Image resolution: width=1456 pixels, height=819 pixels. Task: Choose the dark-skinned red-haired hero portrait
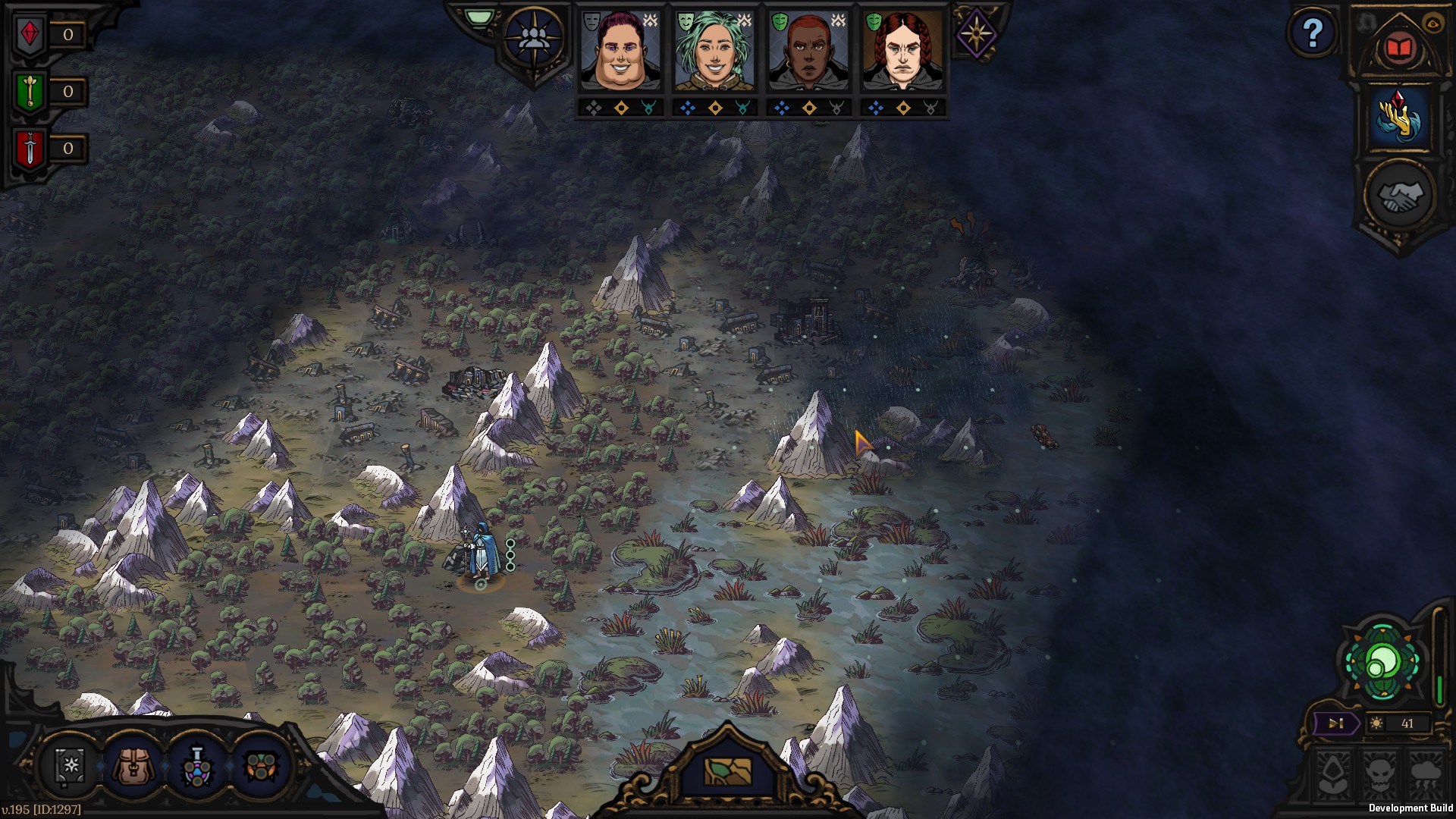click(808, 52)
